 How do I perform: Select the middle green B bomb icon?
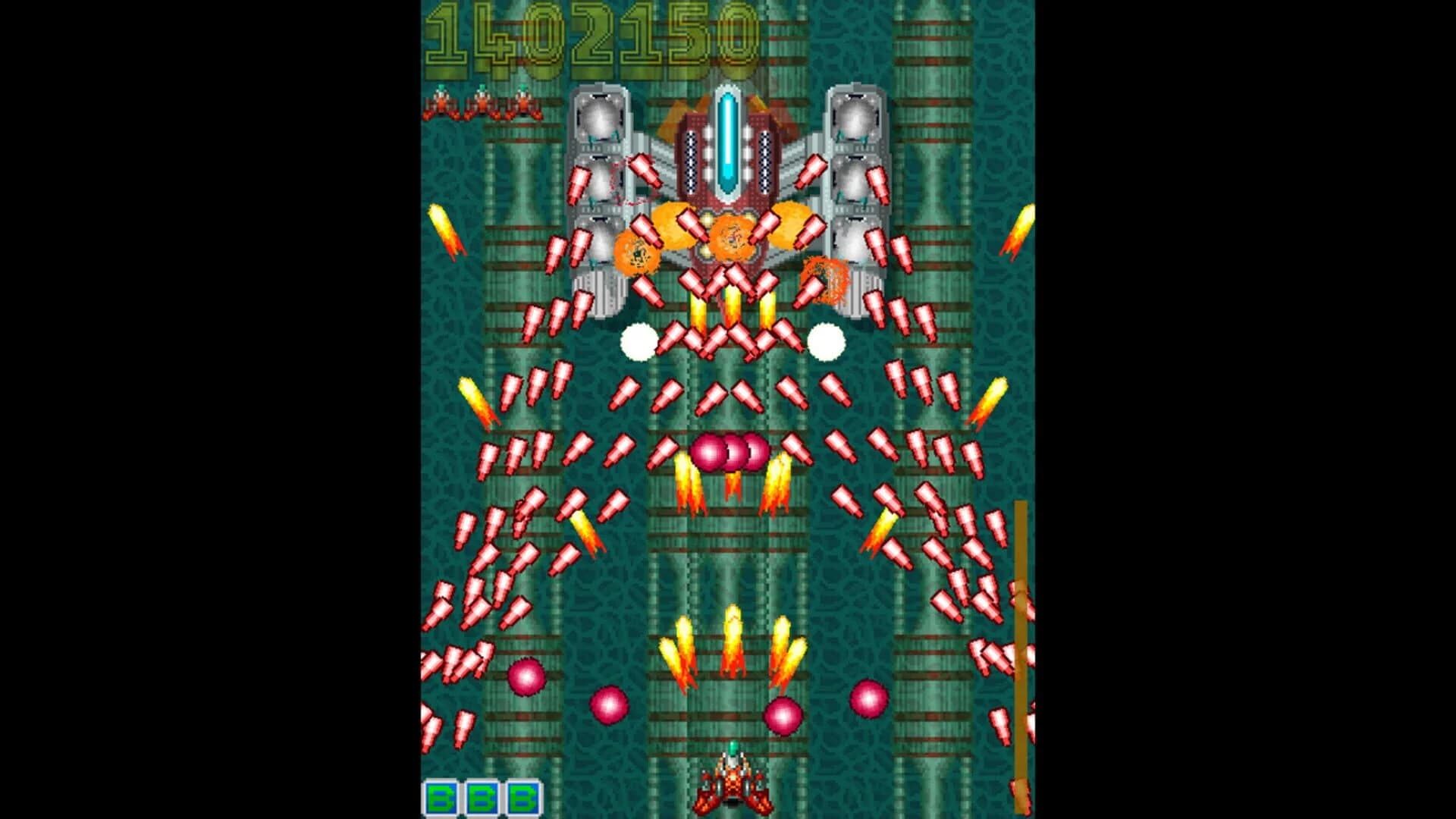pos(482,797)
